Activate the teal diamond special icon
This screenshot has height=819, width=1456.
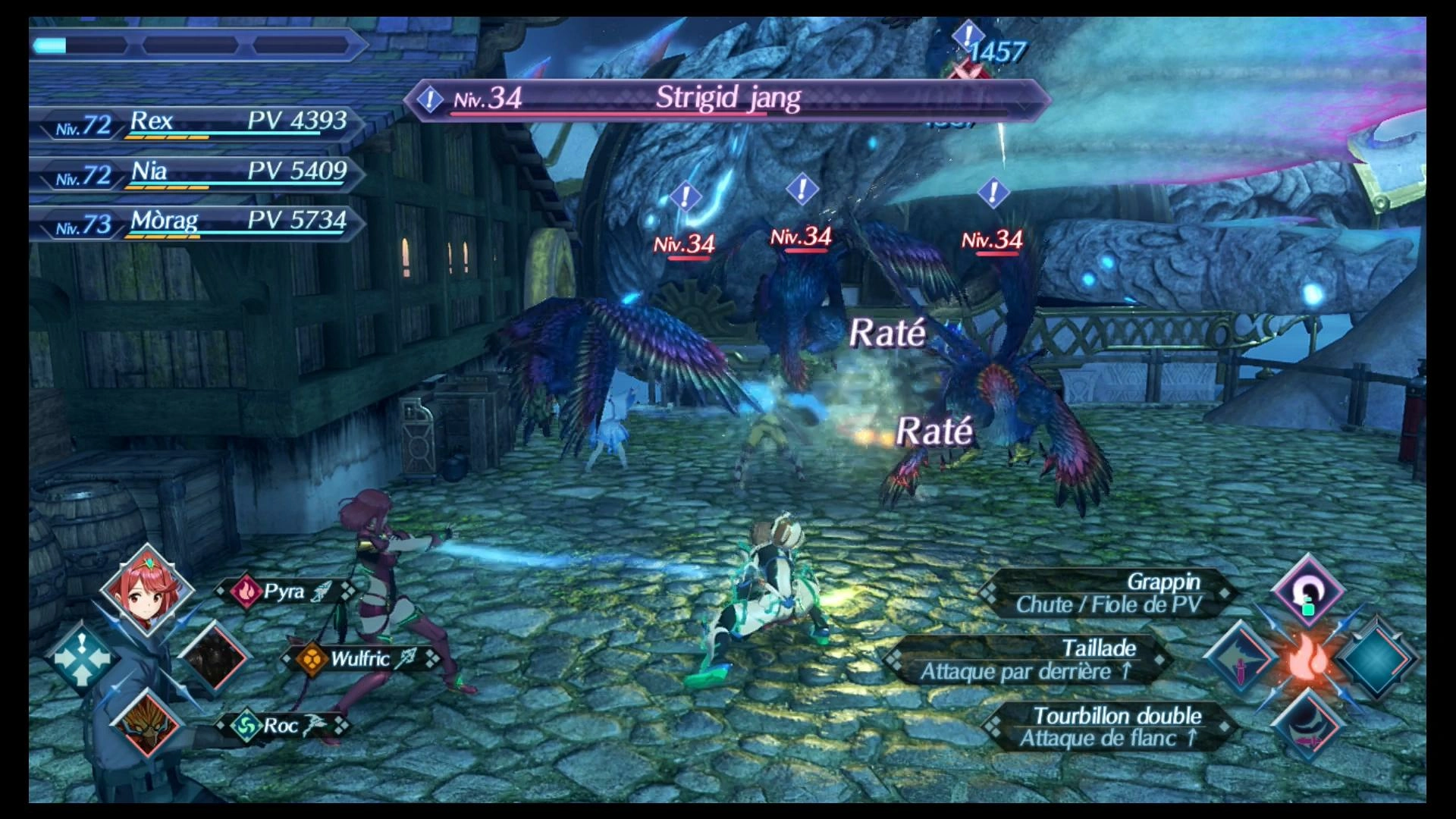point(1374,658)
